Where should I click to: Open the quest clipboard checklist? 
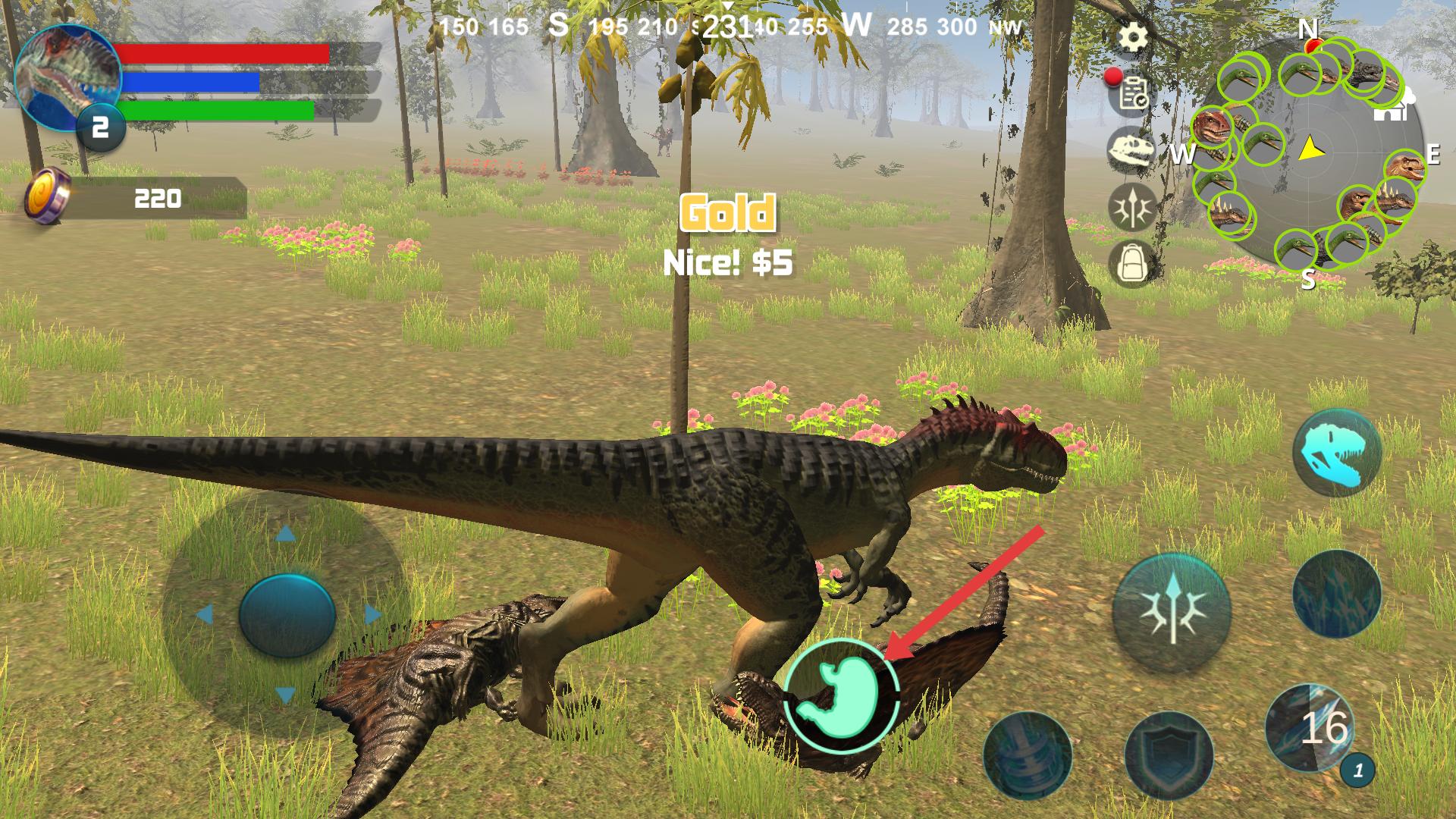coord(1134,94)
